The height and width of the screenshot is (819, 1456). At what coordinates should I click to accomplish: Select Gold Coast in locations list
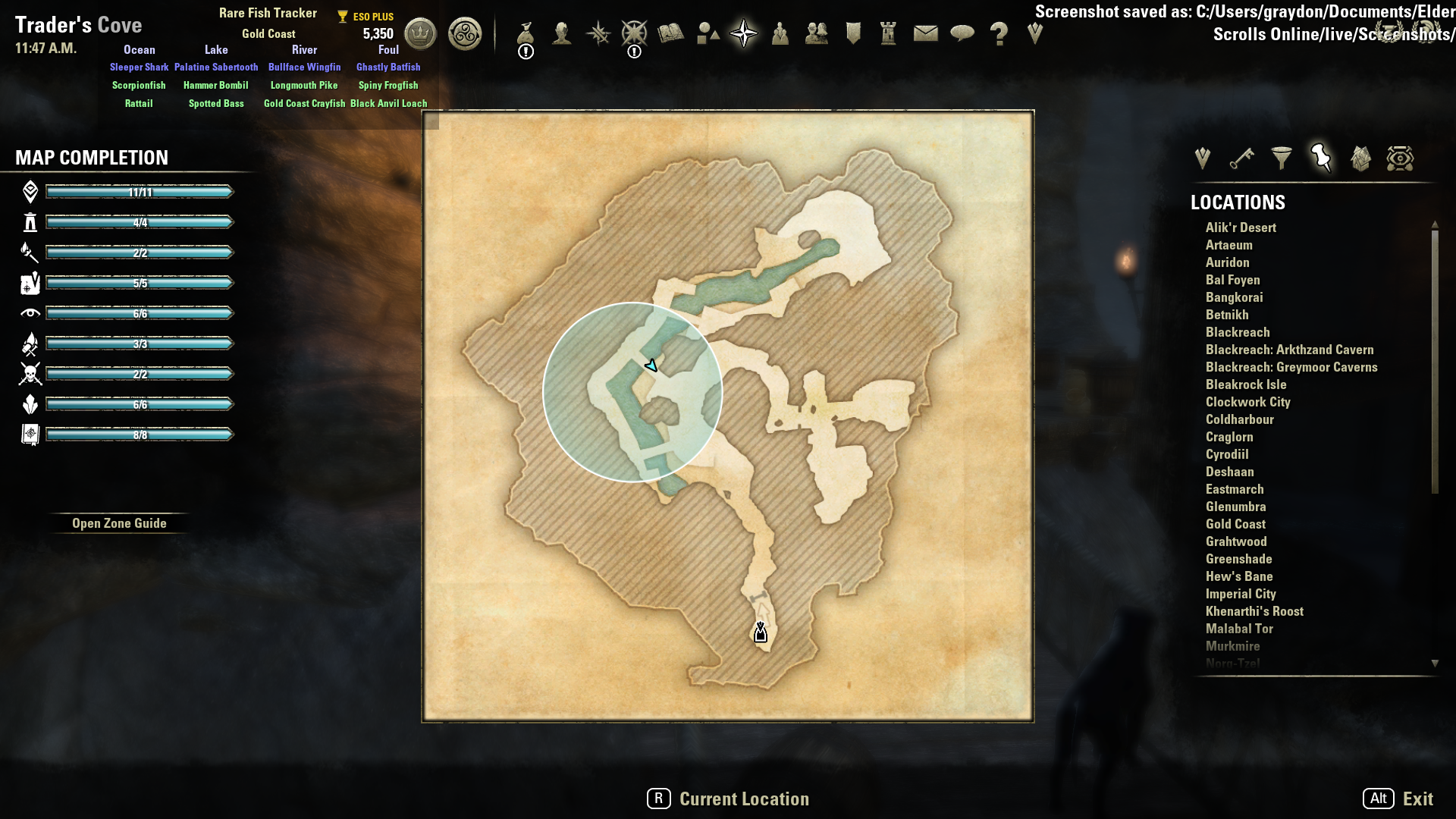1235,524
